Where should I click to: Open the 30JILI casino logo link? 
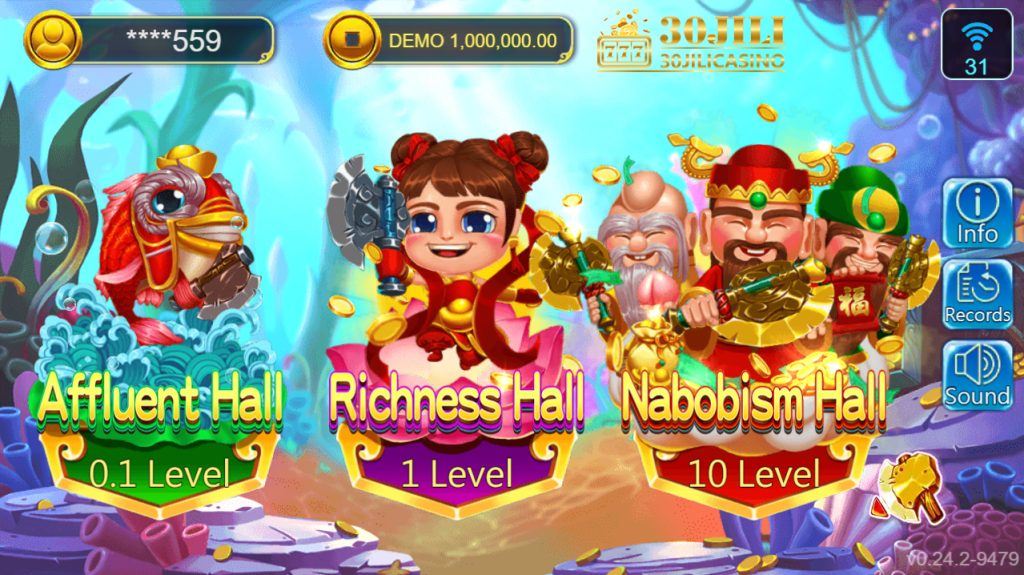click(690, 41)
